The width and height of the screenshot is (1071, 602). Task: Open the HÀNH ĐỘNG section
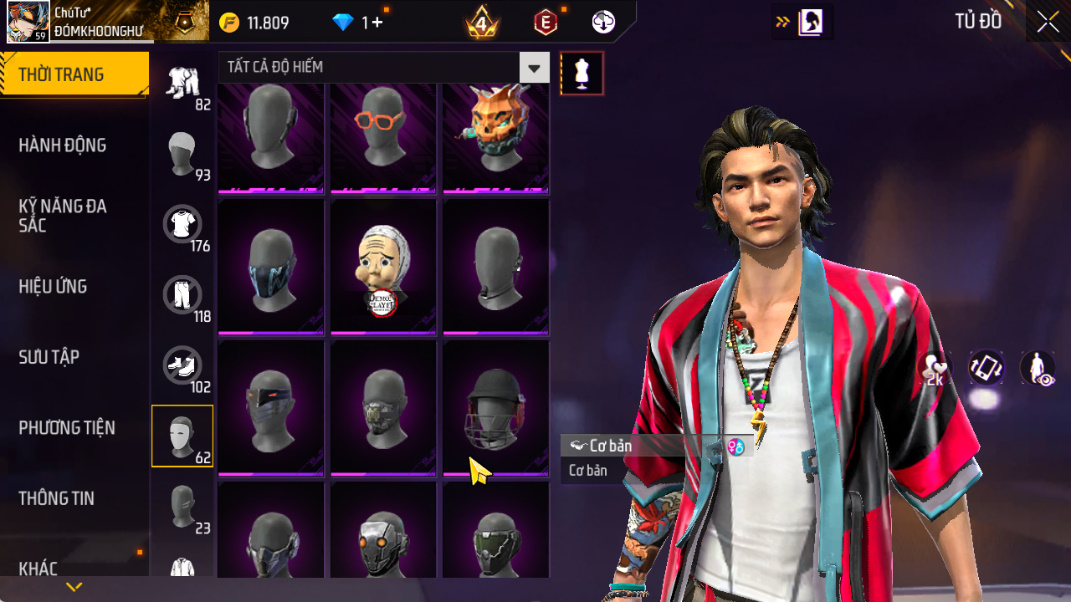click(62, 145)
